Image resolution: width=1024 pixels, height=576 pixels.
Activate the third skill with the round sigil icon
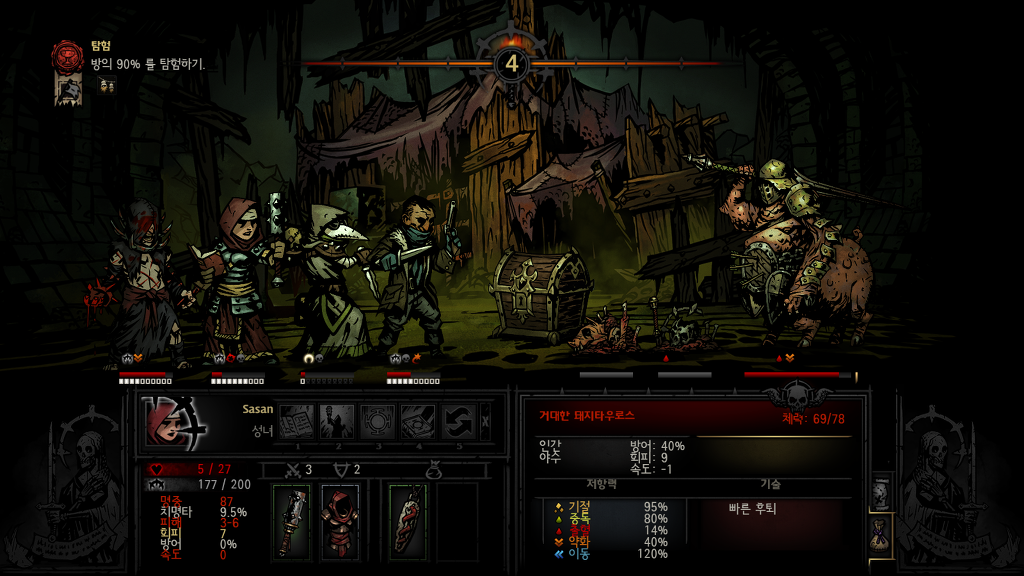[x=378, y=422]
